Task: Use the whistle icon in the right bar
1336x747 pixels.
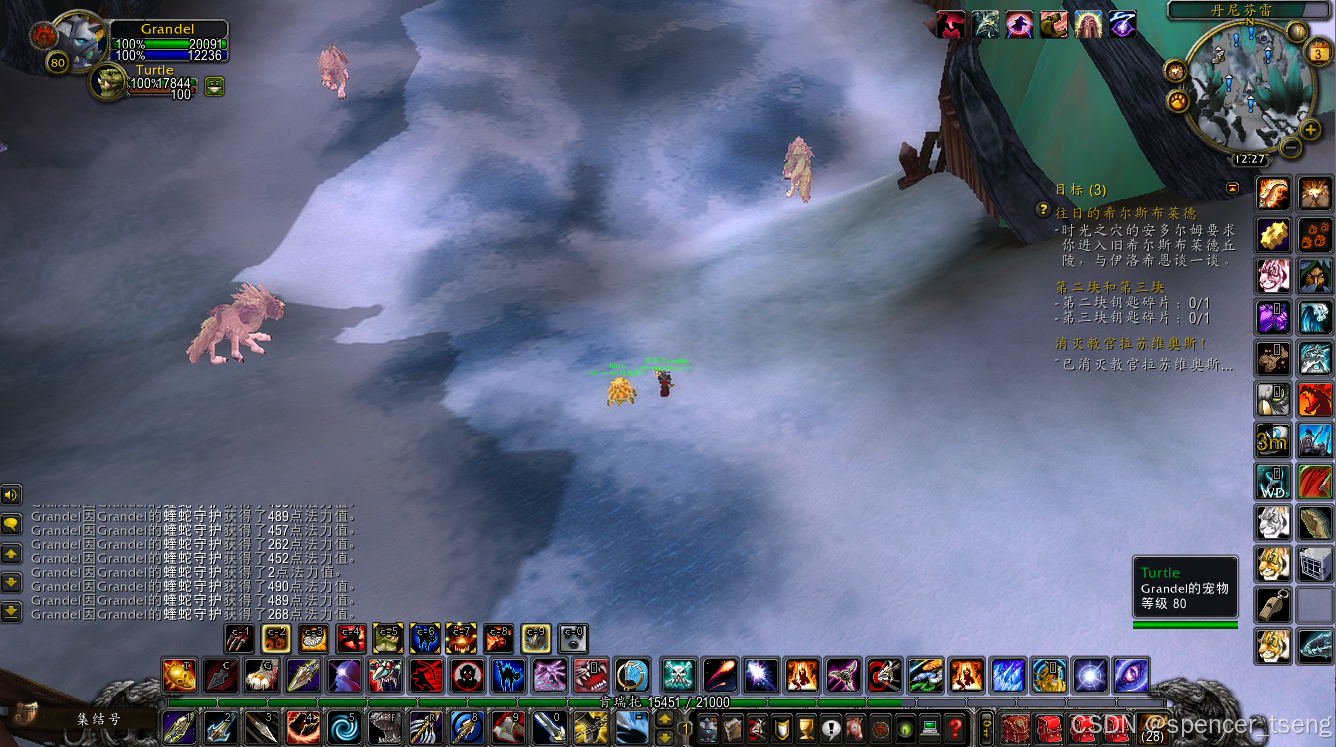Action: (x=1272, y=604)
